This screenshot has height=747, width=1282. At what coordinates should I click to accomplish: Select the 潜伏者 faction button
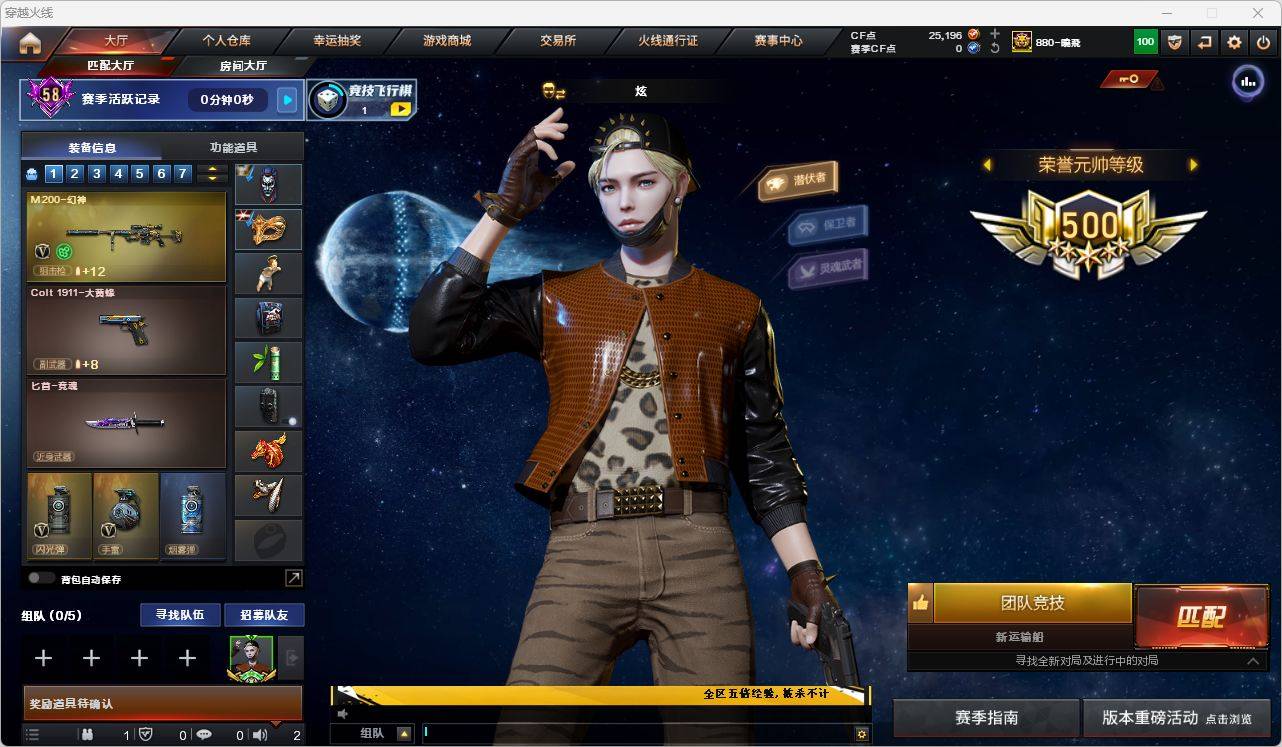(x=798, y=180)
